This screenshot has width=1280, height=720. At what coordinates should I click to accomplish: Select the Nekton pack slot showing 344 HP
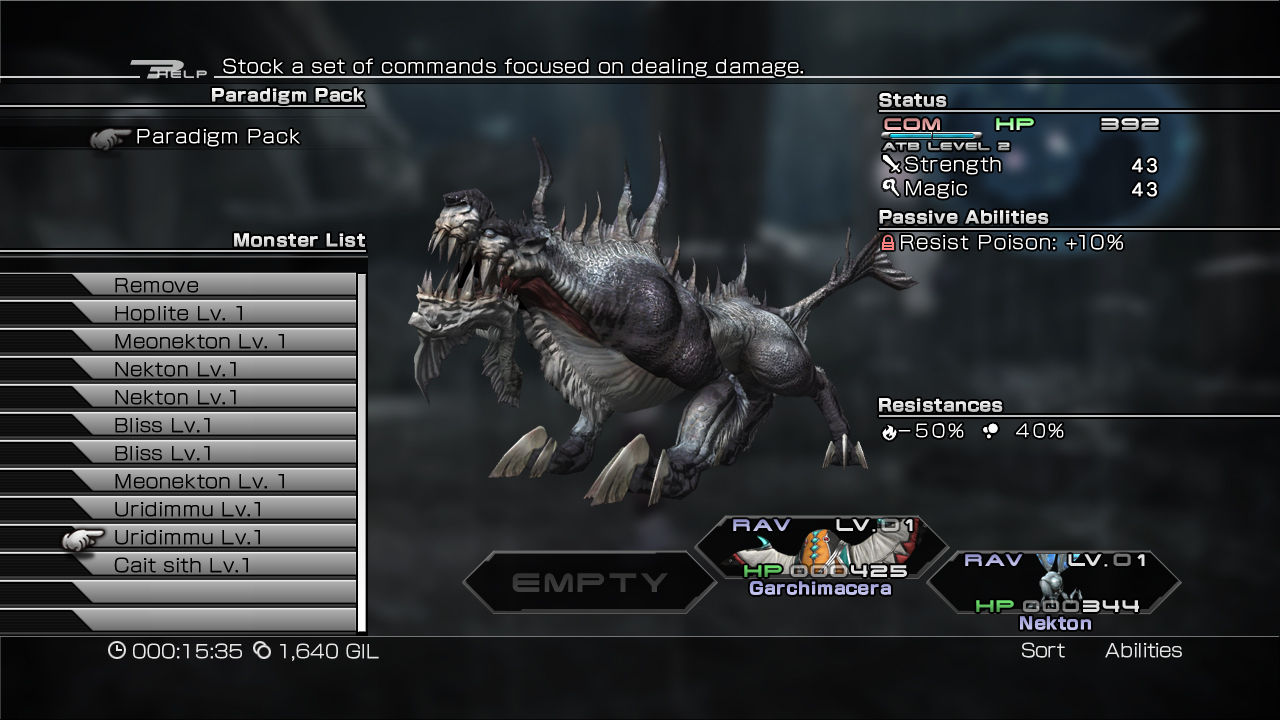pyautogui.click(x=1054, y=592)
